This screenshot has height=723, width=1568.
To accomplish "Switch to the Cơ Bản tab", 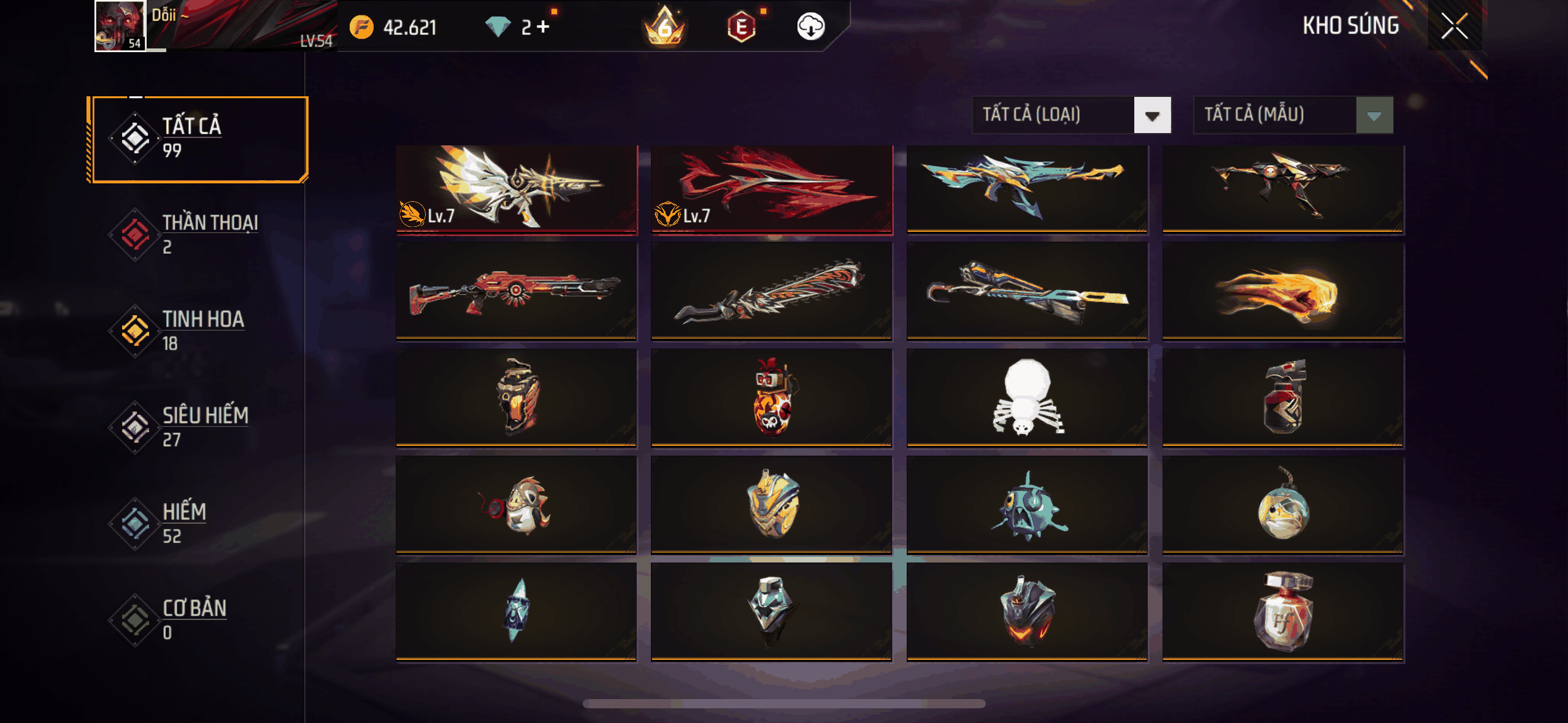I will pos(198,619).
